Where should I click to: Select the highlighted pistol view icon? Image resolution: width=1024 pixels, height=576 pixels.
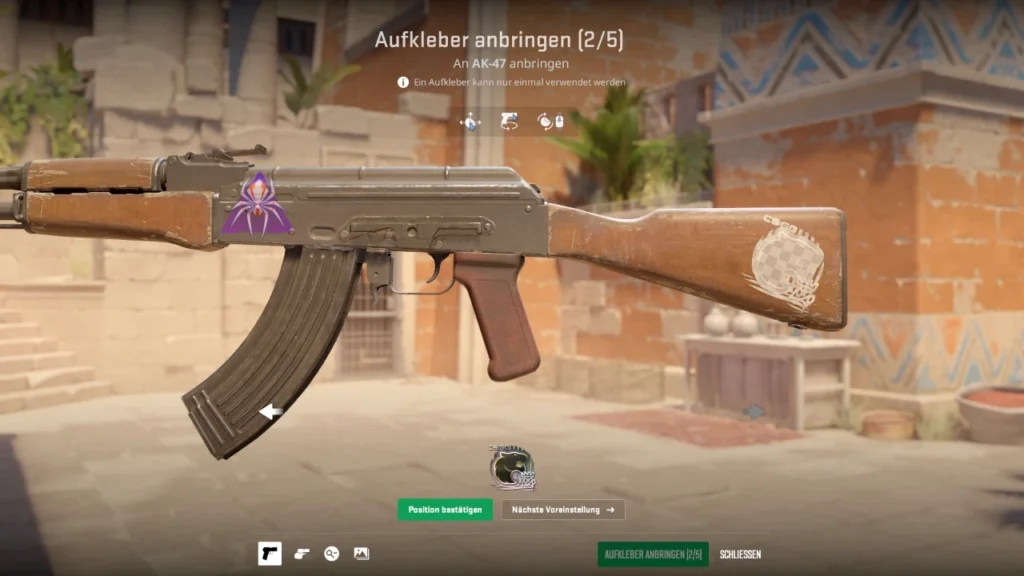pos(269,554)
